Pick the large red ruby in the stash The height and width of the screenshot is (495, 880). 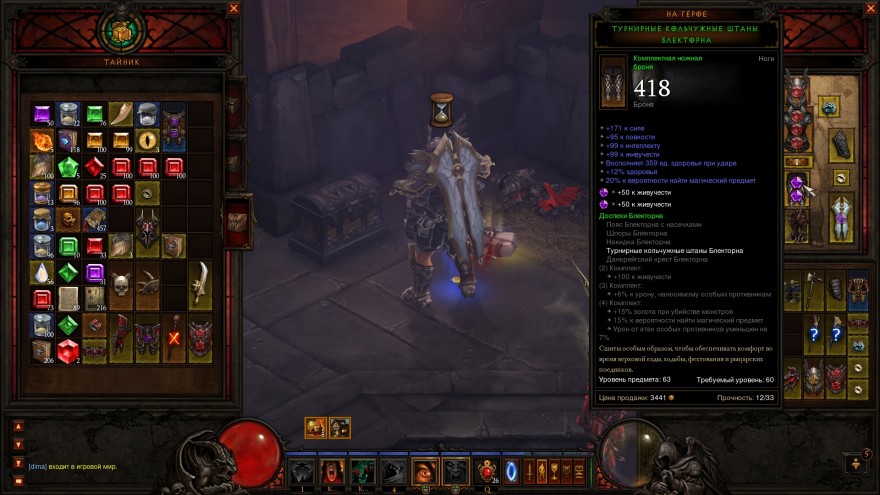68,350
